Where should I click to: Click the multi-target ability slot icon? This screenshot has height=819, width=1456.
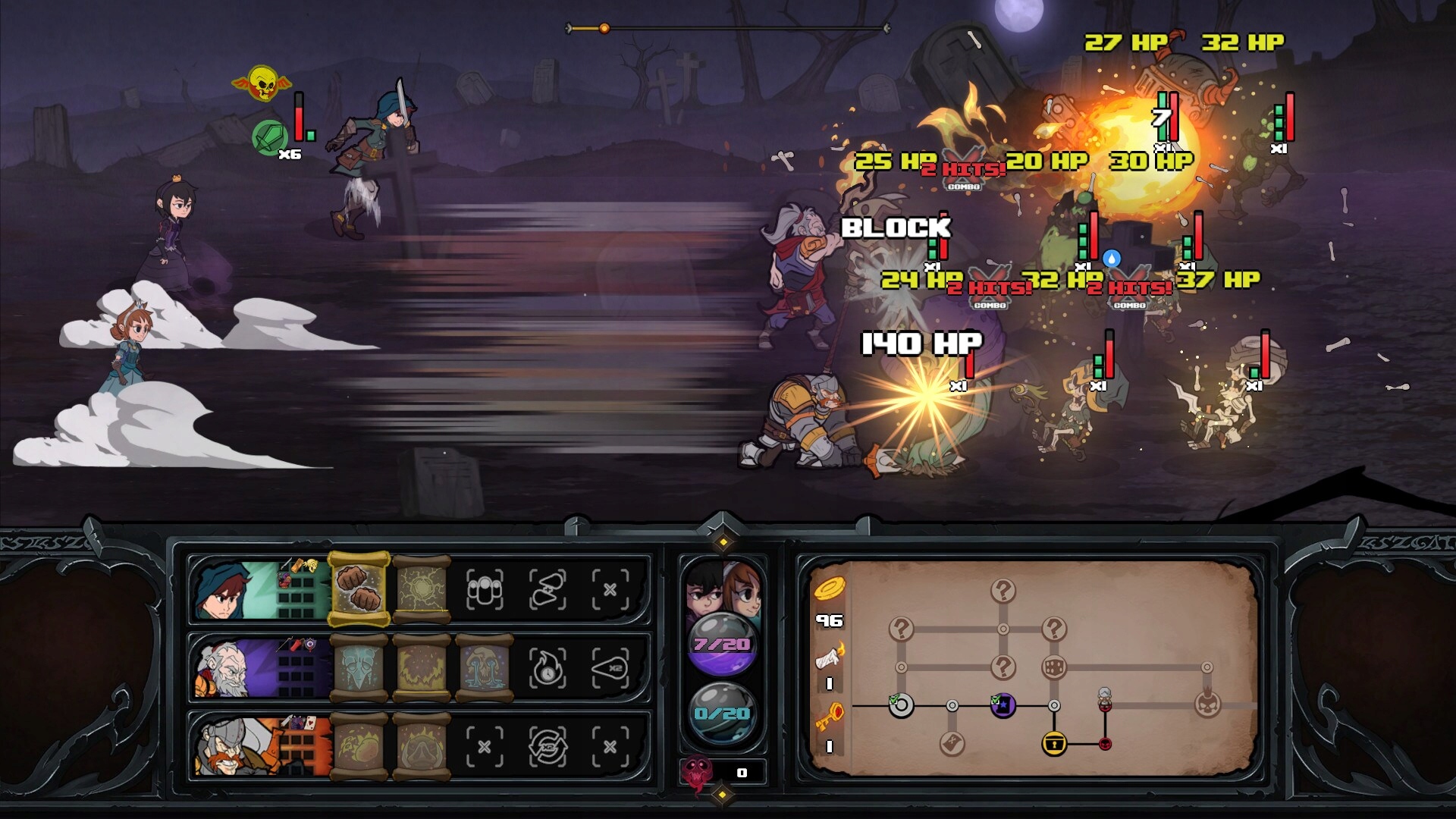484,590
